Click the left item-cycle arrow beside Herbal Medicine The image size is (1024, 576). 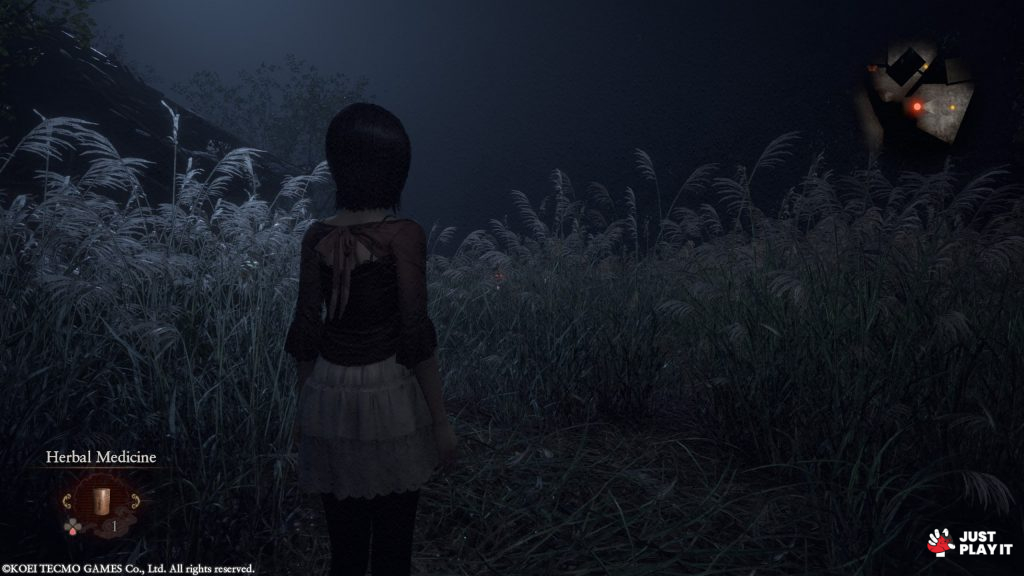68,500
